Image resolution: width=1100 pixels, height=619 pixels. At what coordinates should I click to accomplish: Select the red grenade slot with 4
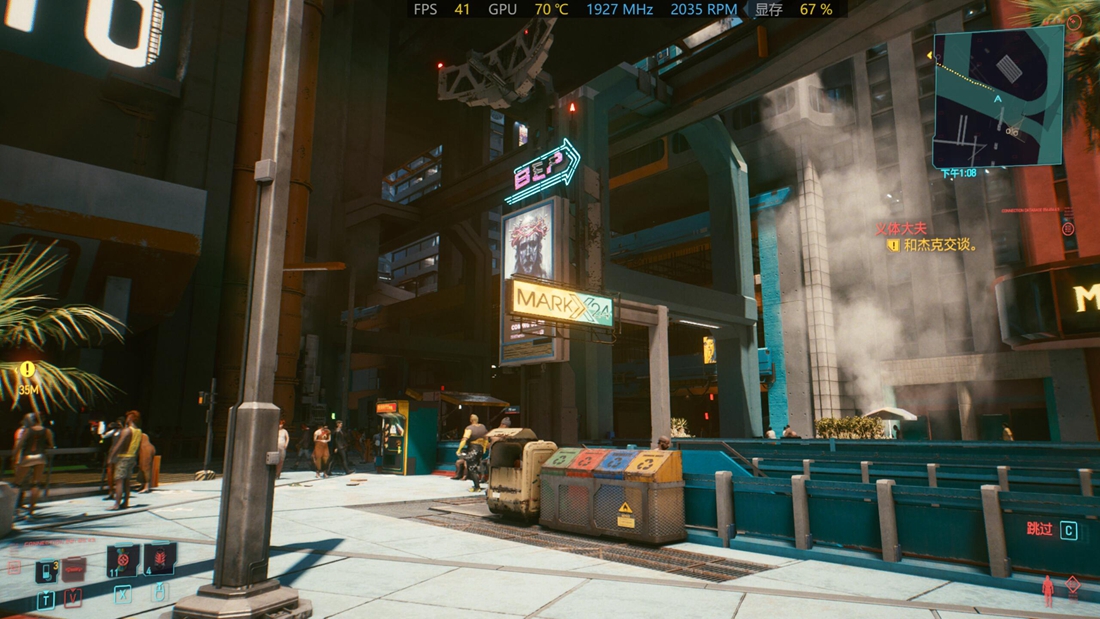tap(159, 559)
